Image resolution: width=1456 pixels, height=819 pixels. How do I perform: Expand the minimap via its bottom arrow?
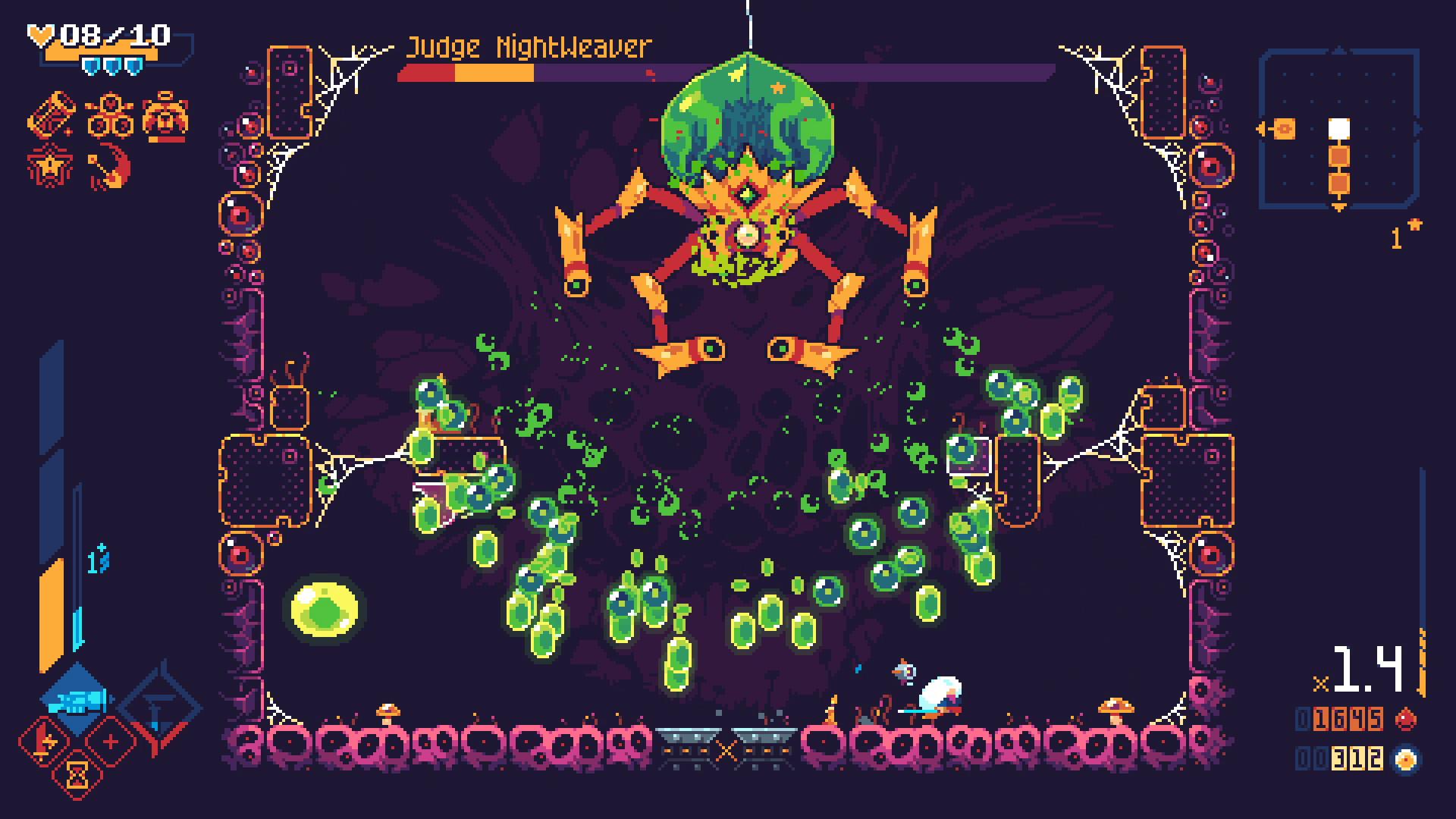pos(1339,206)
